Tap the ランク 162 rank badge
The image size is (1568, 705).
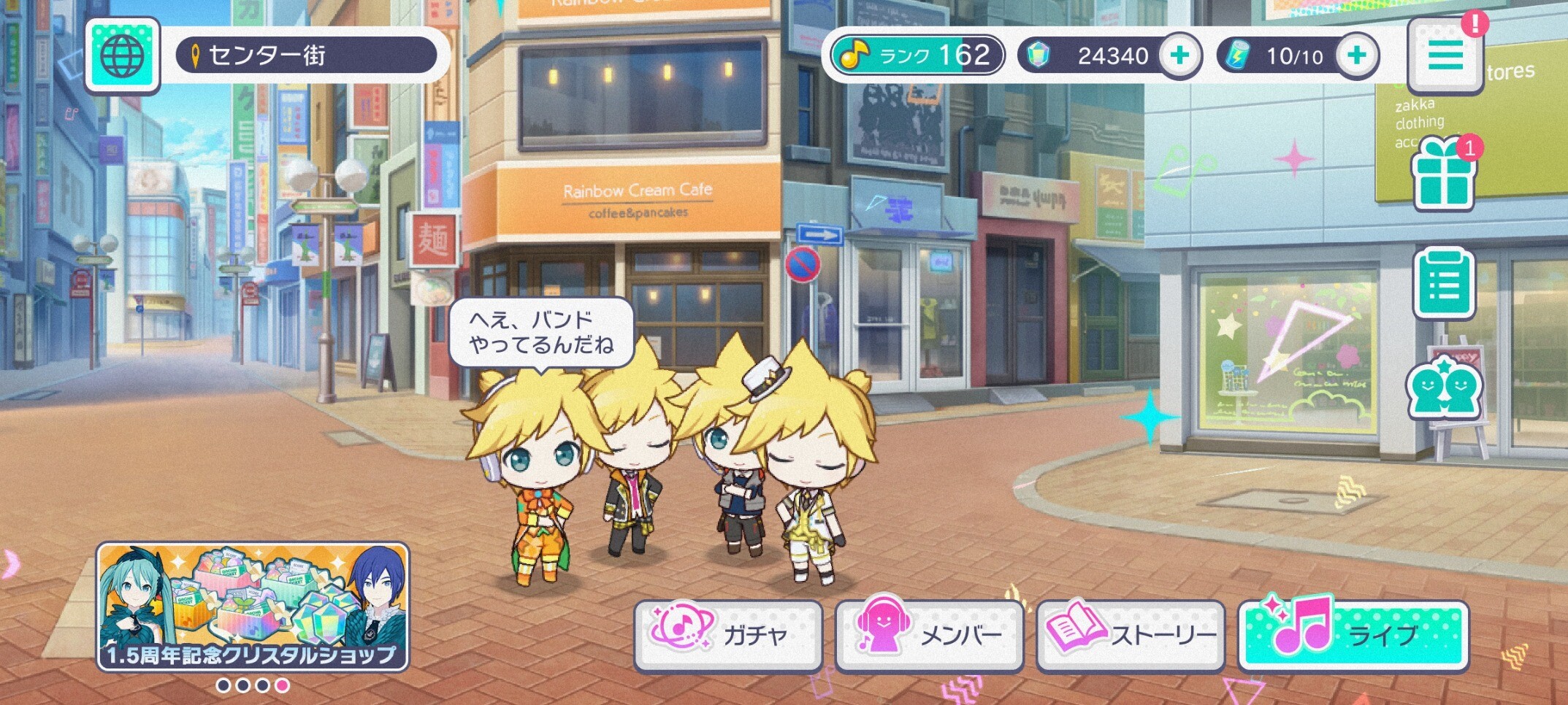tap(917, 55)
